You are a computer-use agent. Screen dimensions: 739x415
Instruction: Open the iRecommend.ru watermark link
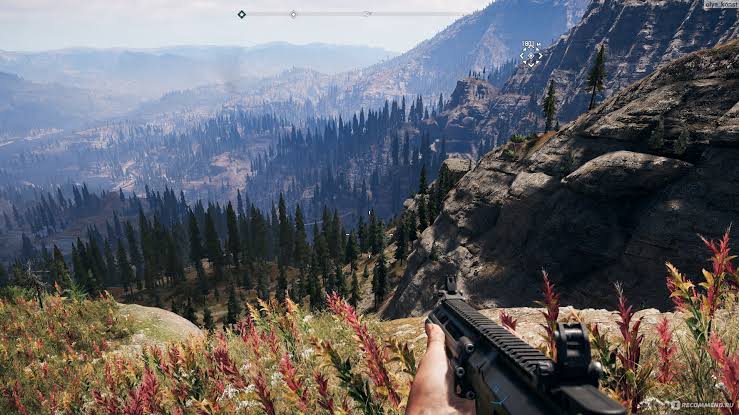(698, 406)
